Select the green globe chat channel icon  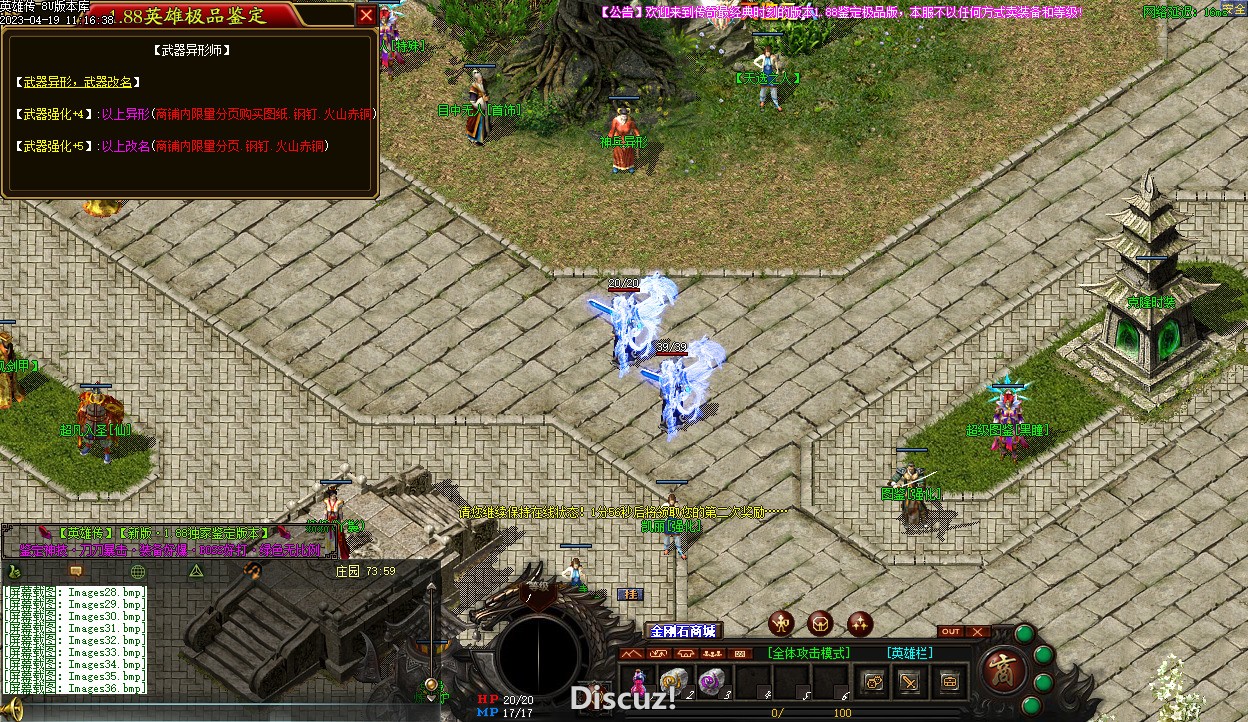coord(138,571)
